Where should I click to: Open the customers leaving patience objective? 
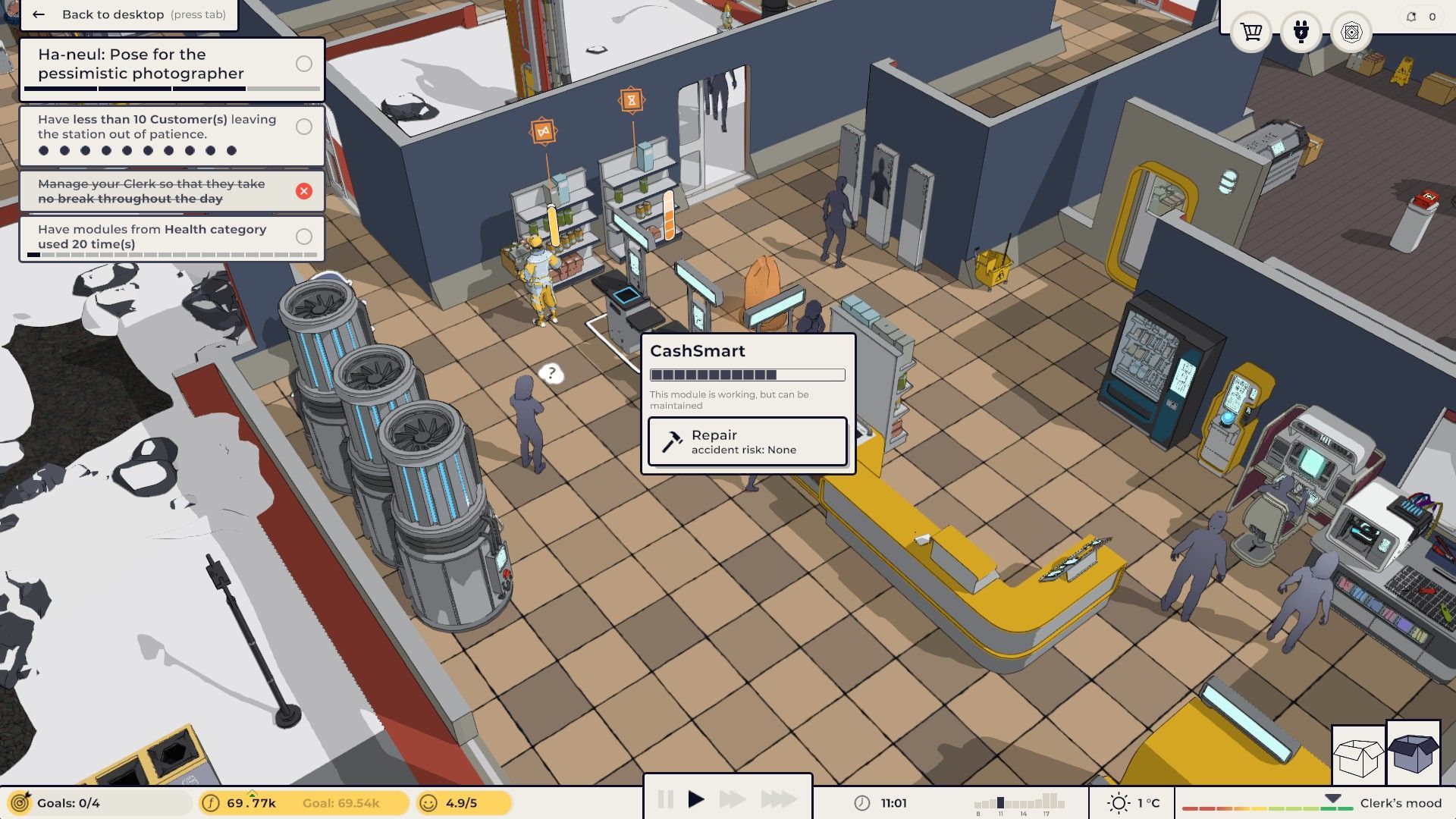(x=171, y=135)
